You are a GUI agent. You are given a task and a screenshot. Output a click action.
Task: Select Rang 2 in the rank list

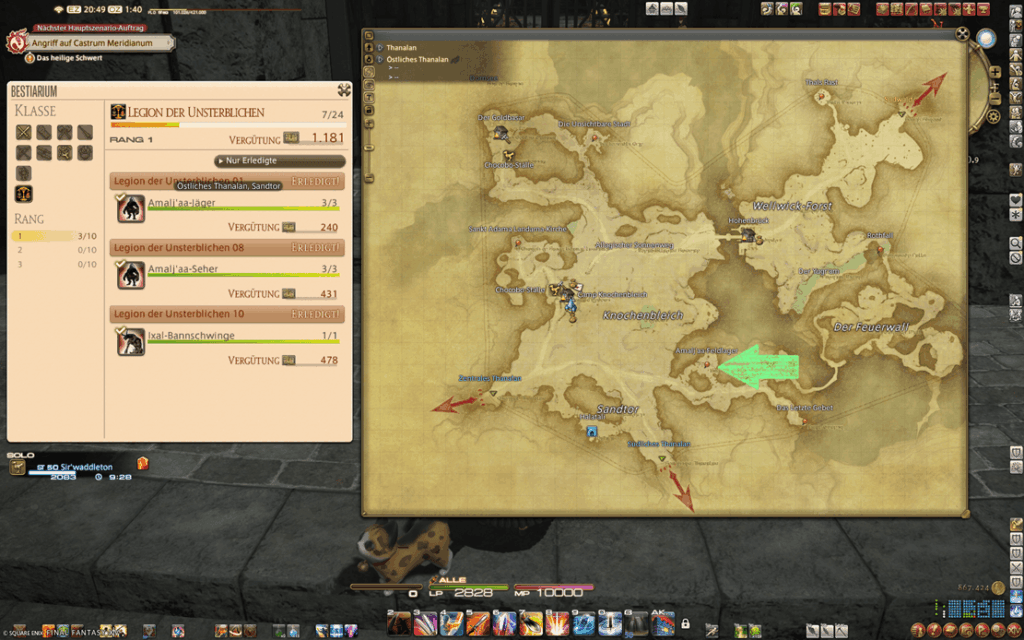[55, 250]
